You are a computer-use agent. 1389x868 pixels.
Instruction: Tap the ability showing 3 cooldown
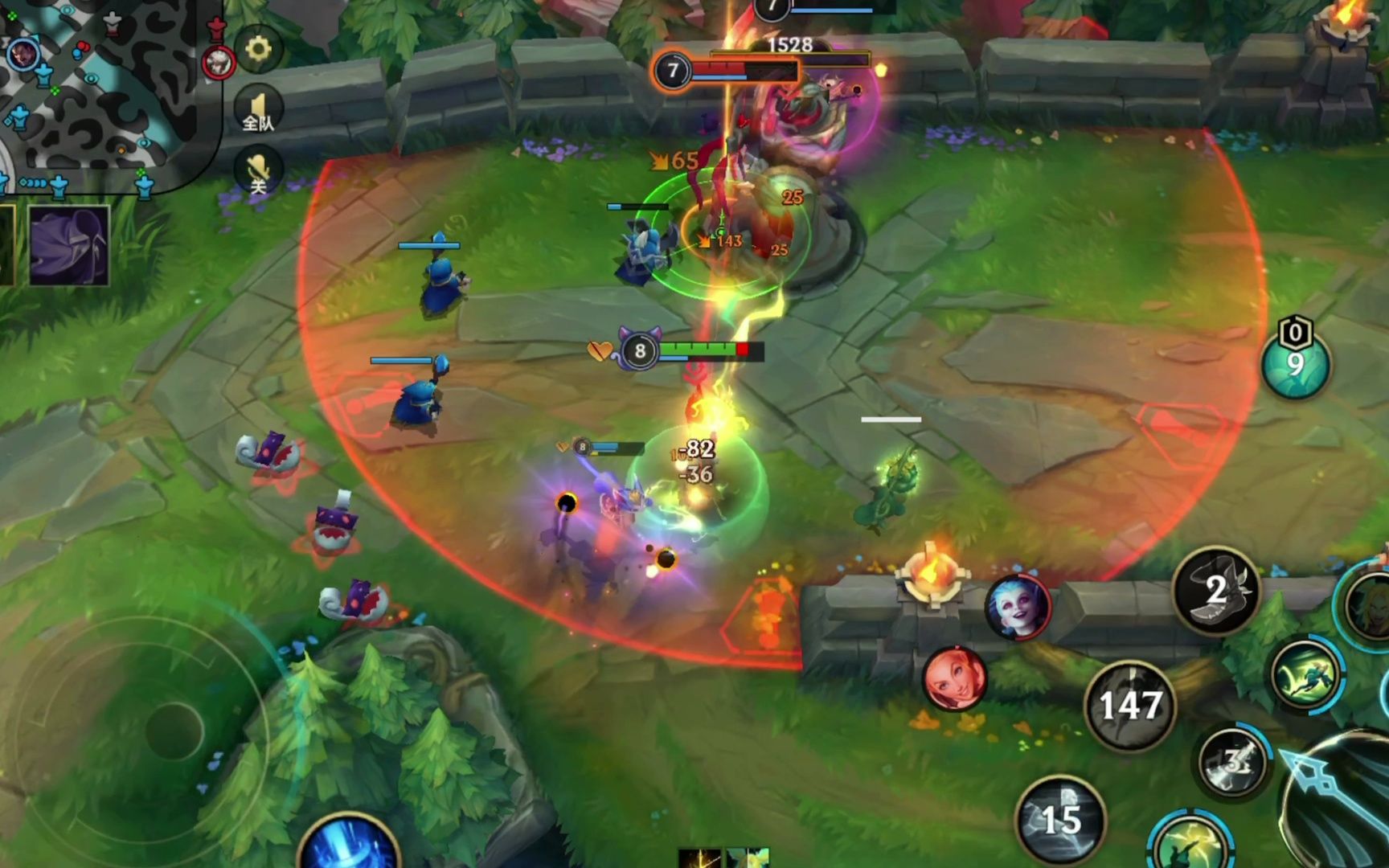(1234, 761)
